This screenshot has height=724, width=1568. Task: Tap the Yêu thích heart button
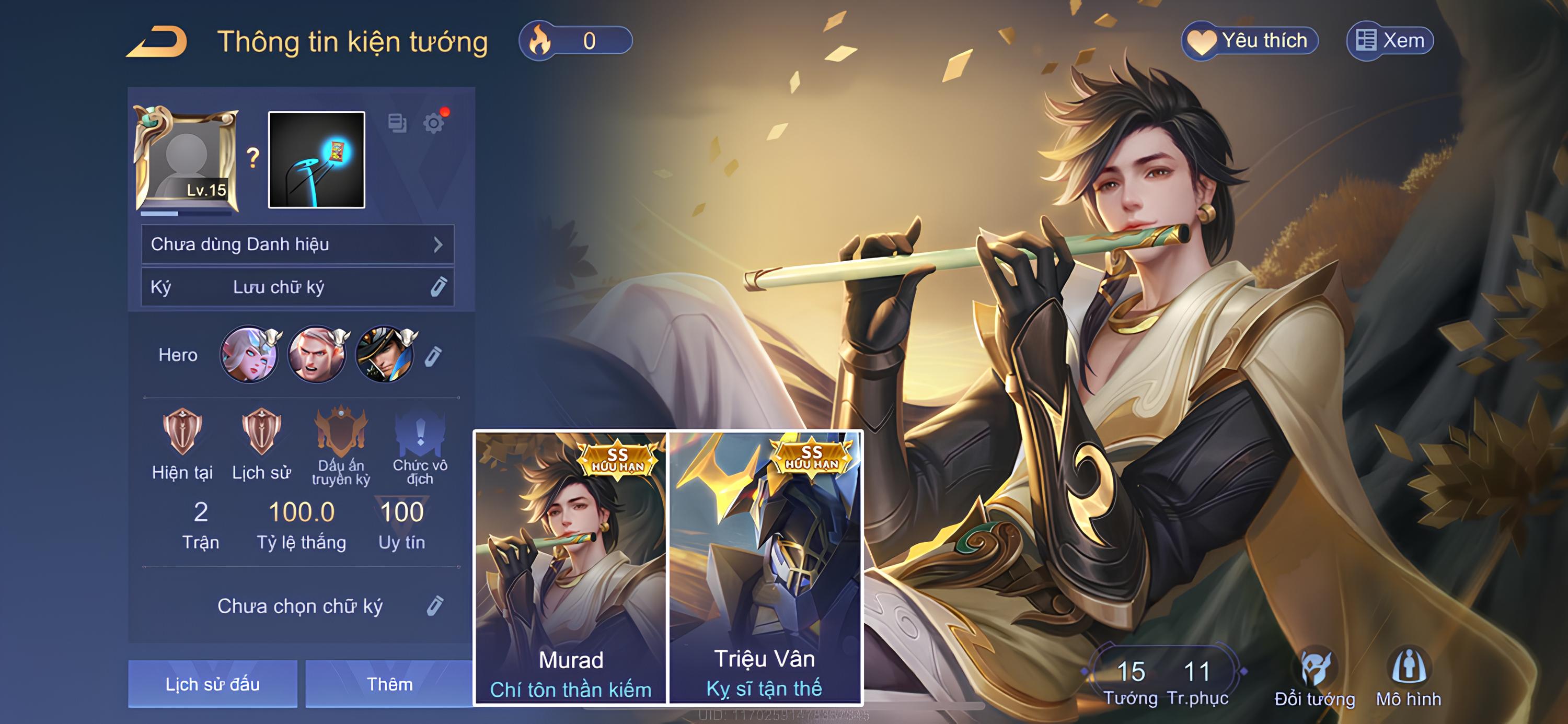[1249, 41]
